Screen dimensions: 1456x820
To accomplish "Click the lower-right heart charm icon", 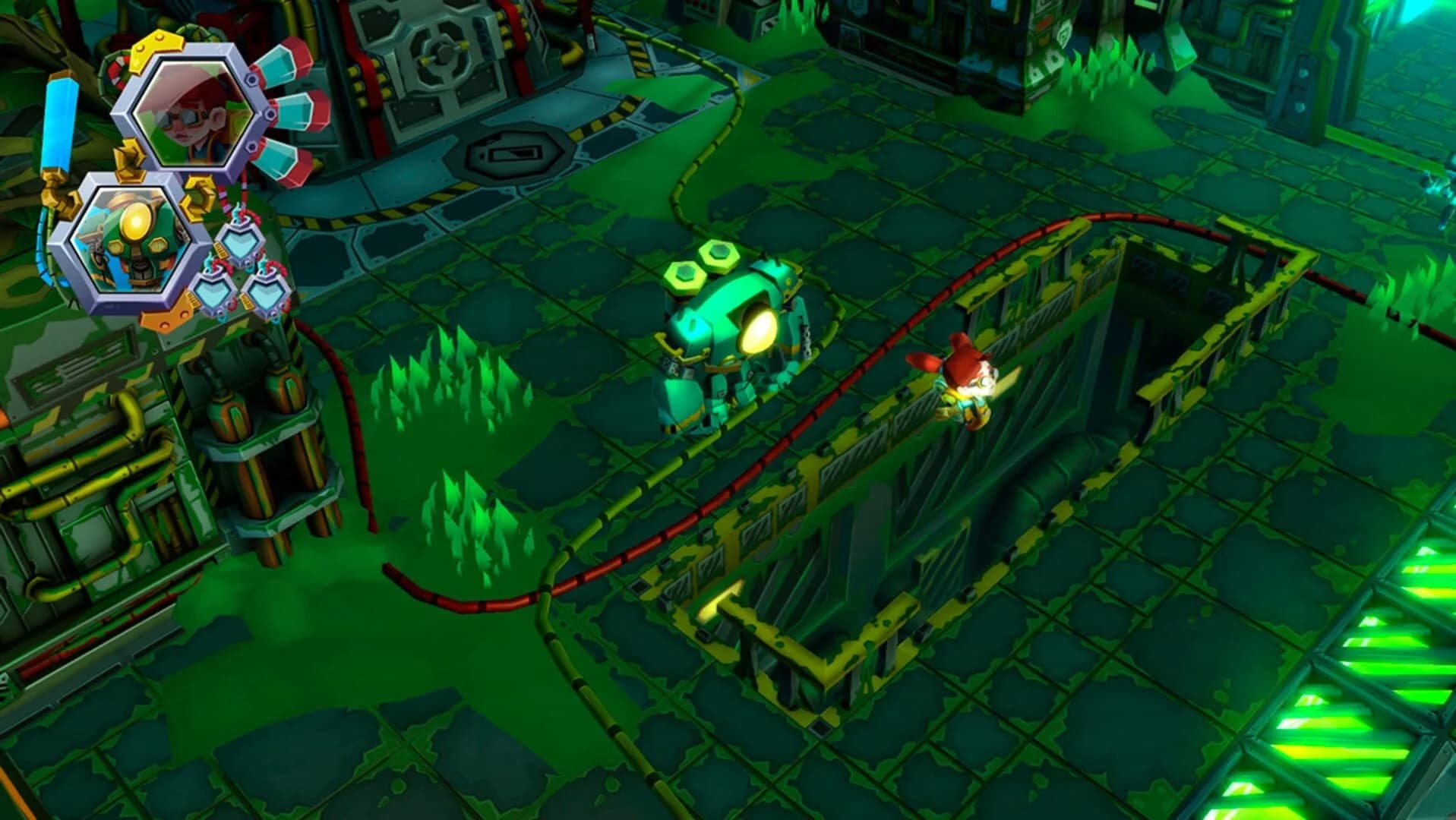I will pos(267,292).
